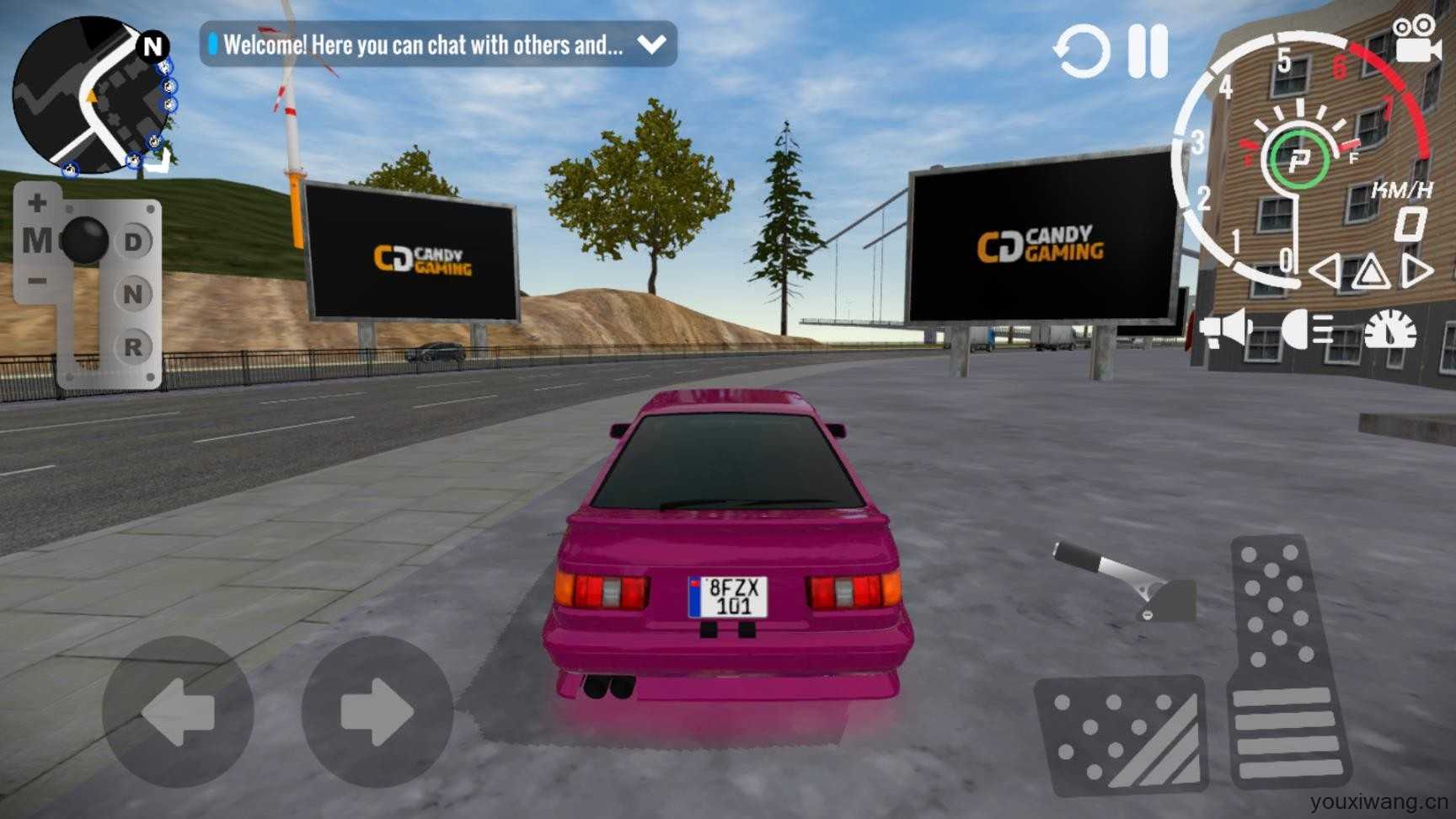Open the circular minimap
This screenshot has height=819, width=1456.
pos(91,95)
